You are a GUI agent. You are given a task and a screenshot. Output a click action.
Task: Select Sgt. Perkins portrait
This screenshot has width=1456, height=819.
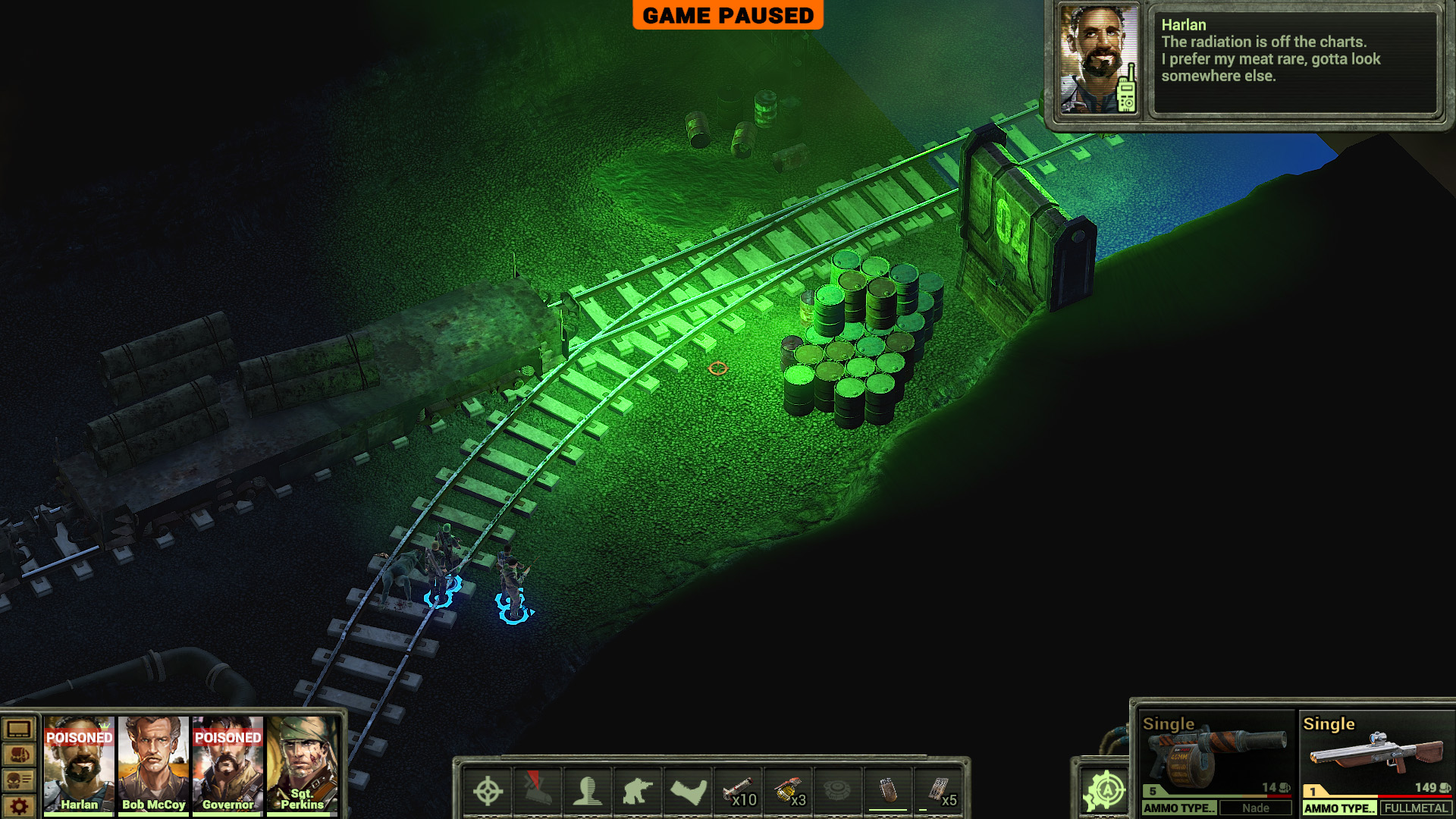(302, 764)
